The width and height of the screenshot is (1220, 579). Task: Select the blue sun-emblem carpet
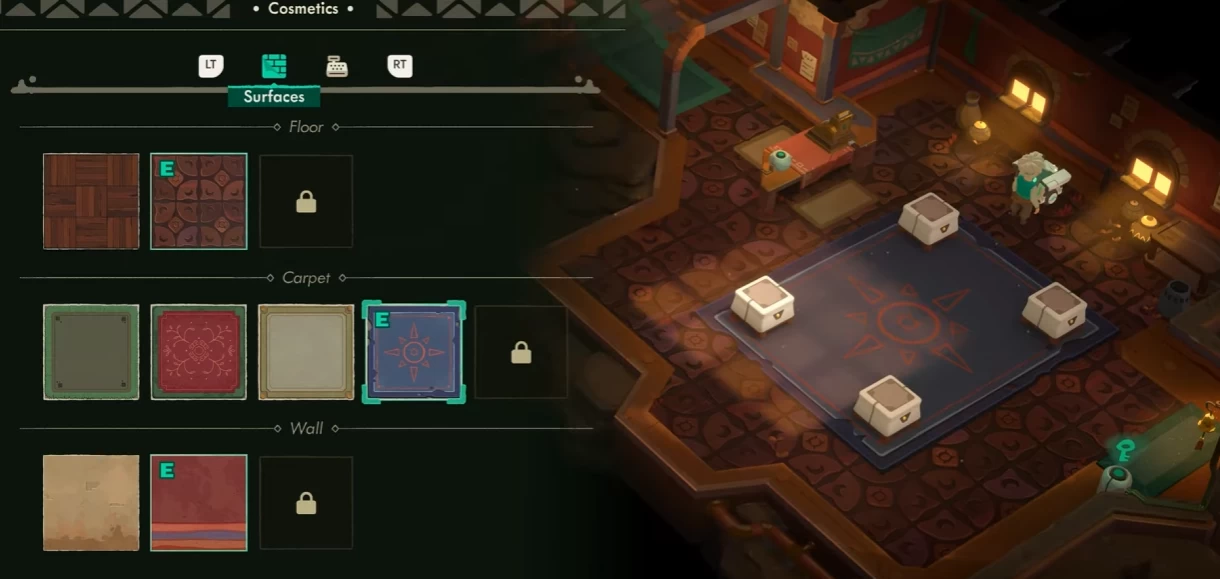pos(414,352)
